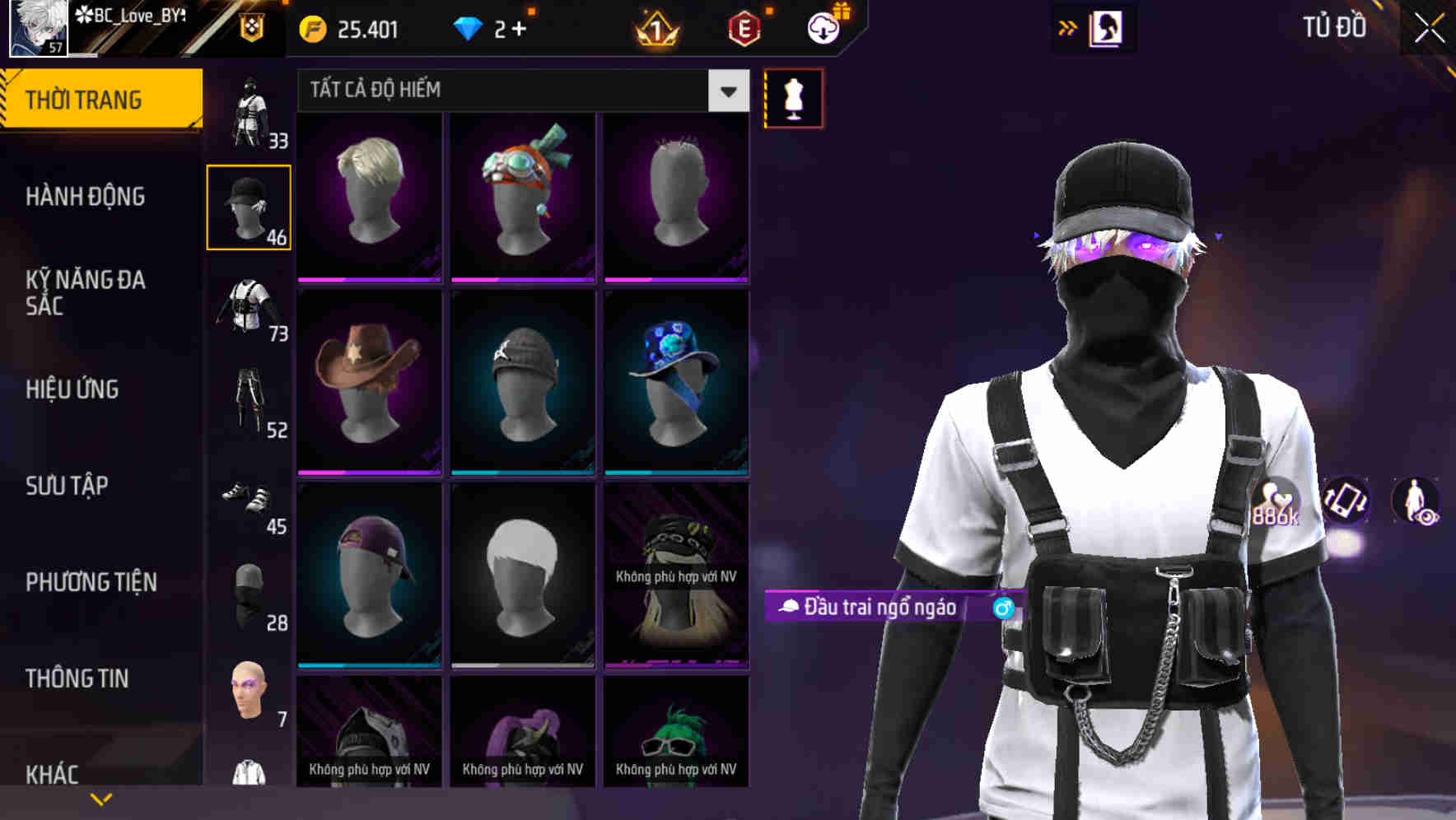The width and height of the screenshot is (1456, 820).
Task: Toggle the mannequin preview icon
Action: point(792,98)
